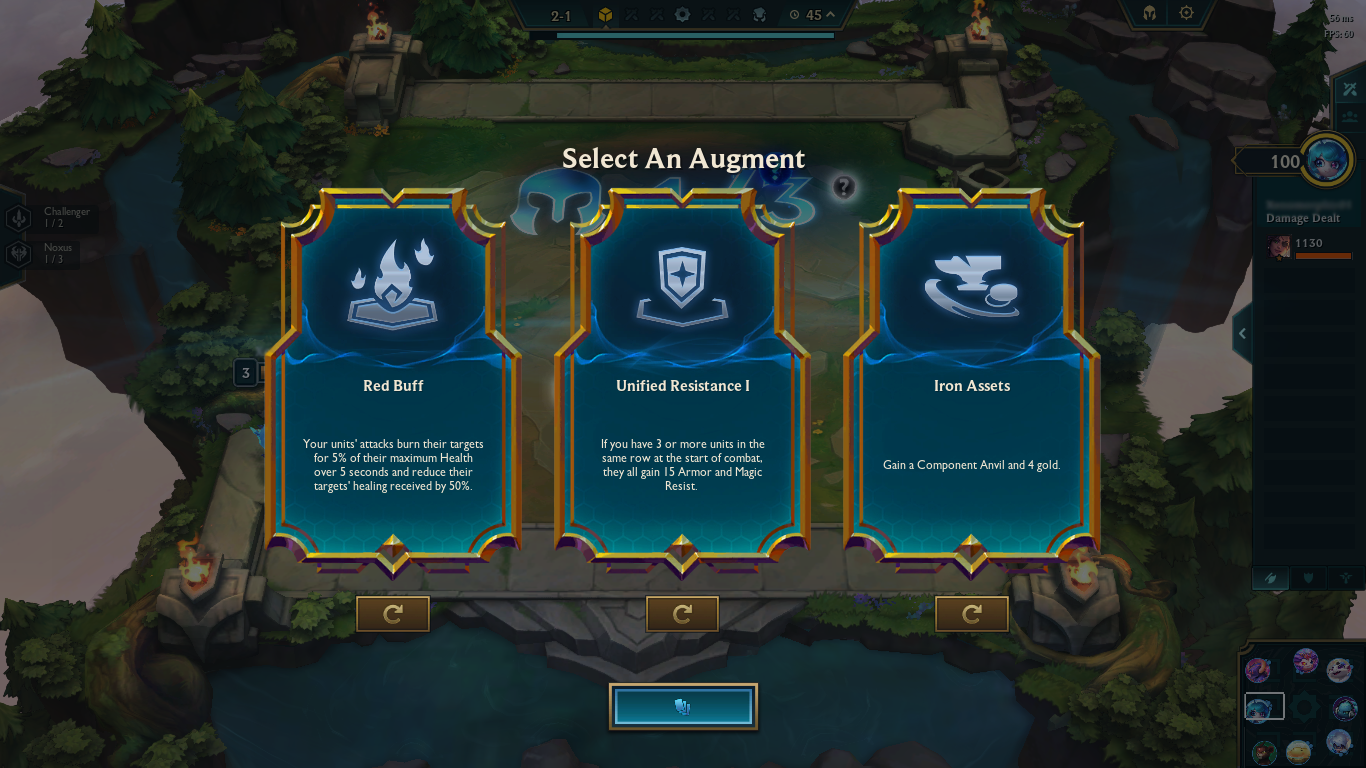Reroll the Iron Assets augment
The width and height of the screenshot is (1366, 768).
pyautogui.click(x=971, y=614)
